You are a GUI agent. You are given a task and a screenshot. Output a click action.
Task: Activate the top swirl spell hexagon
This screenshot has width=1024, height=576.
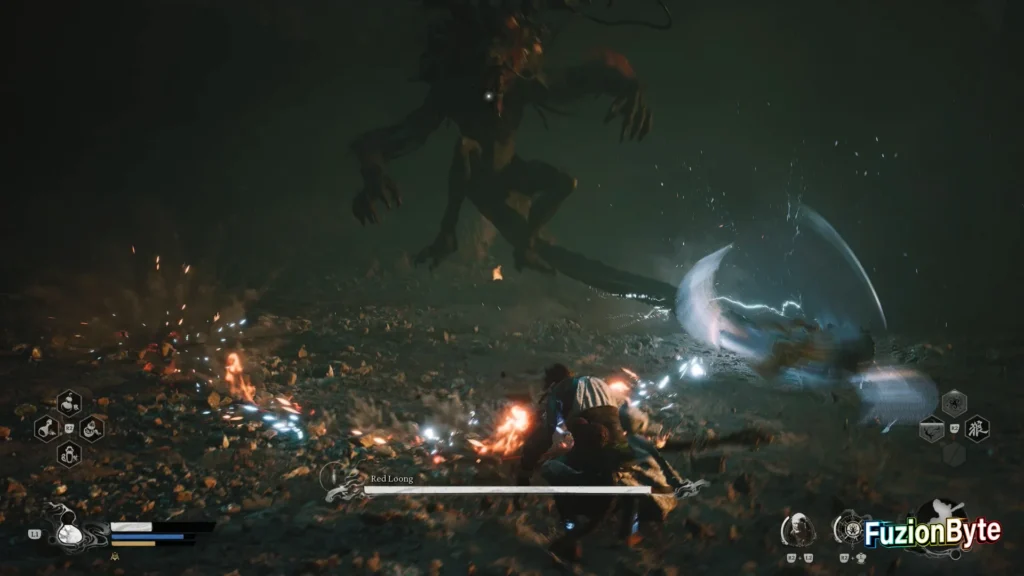pos(954,404)
